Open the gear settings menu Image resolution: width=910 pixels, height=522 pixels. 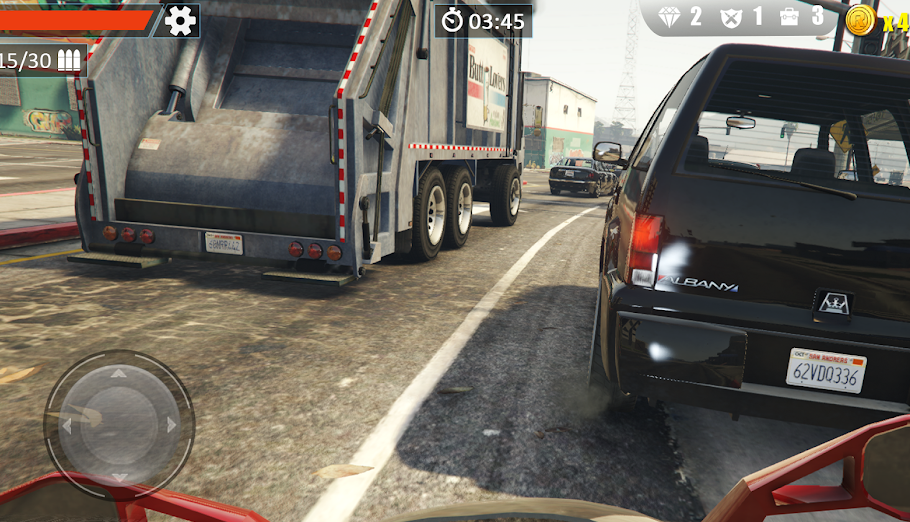pyautogui.click(x=180, y=20)
